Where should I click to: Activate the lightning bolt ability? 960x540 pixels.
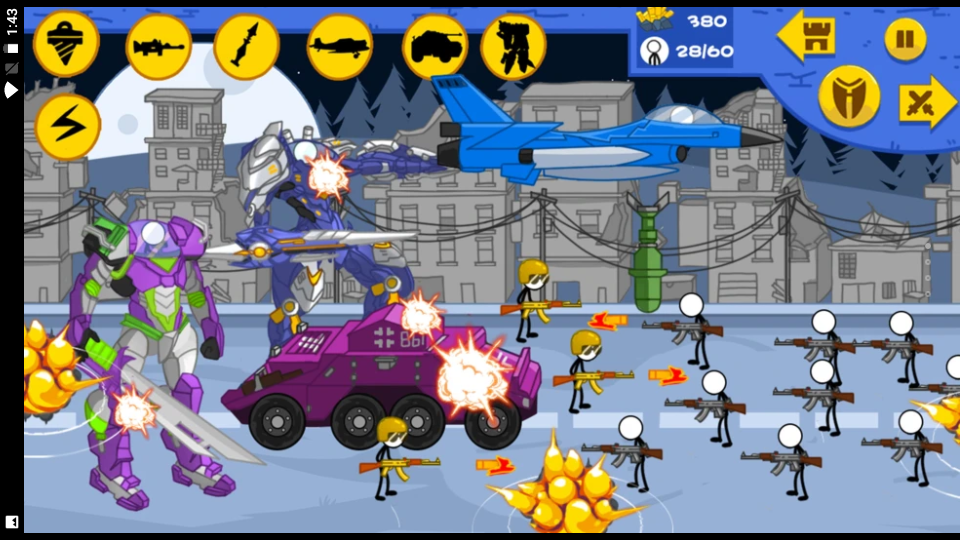click(68, 127)
